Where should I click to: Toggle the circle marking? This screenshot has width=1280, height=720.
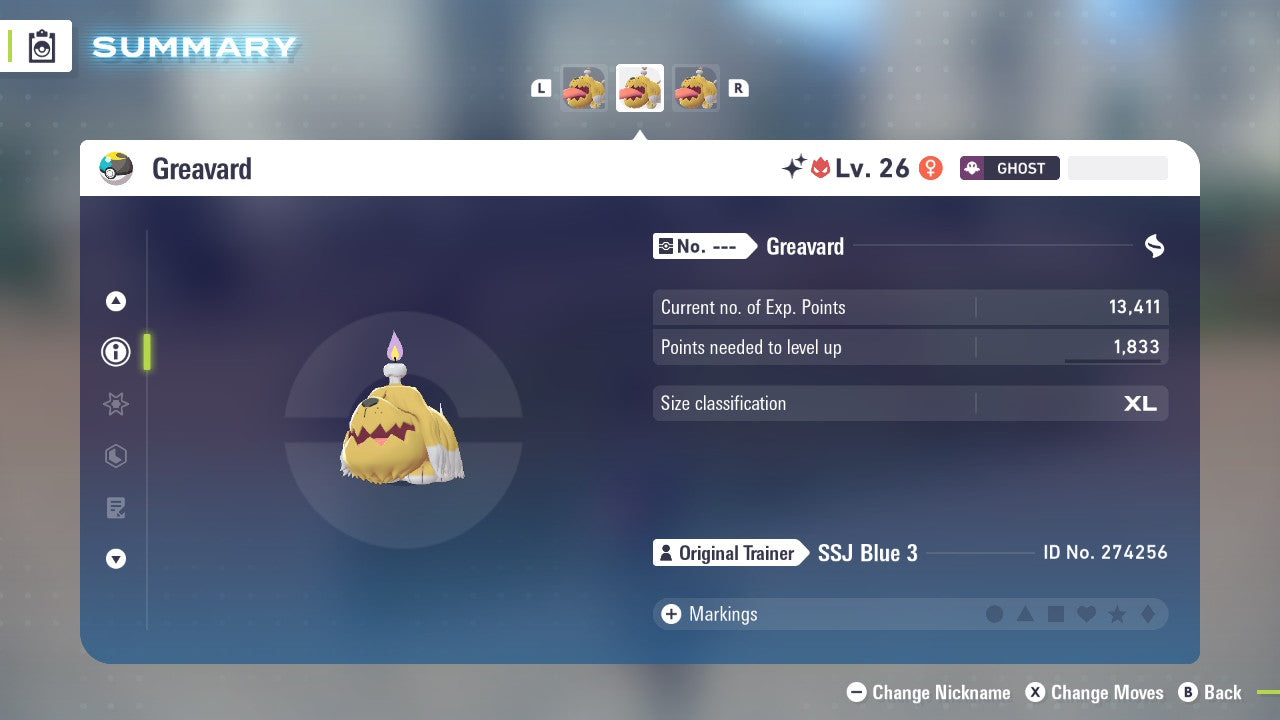(995, 614)
